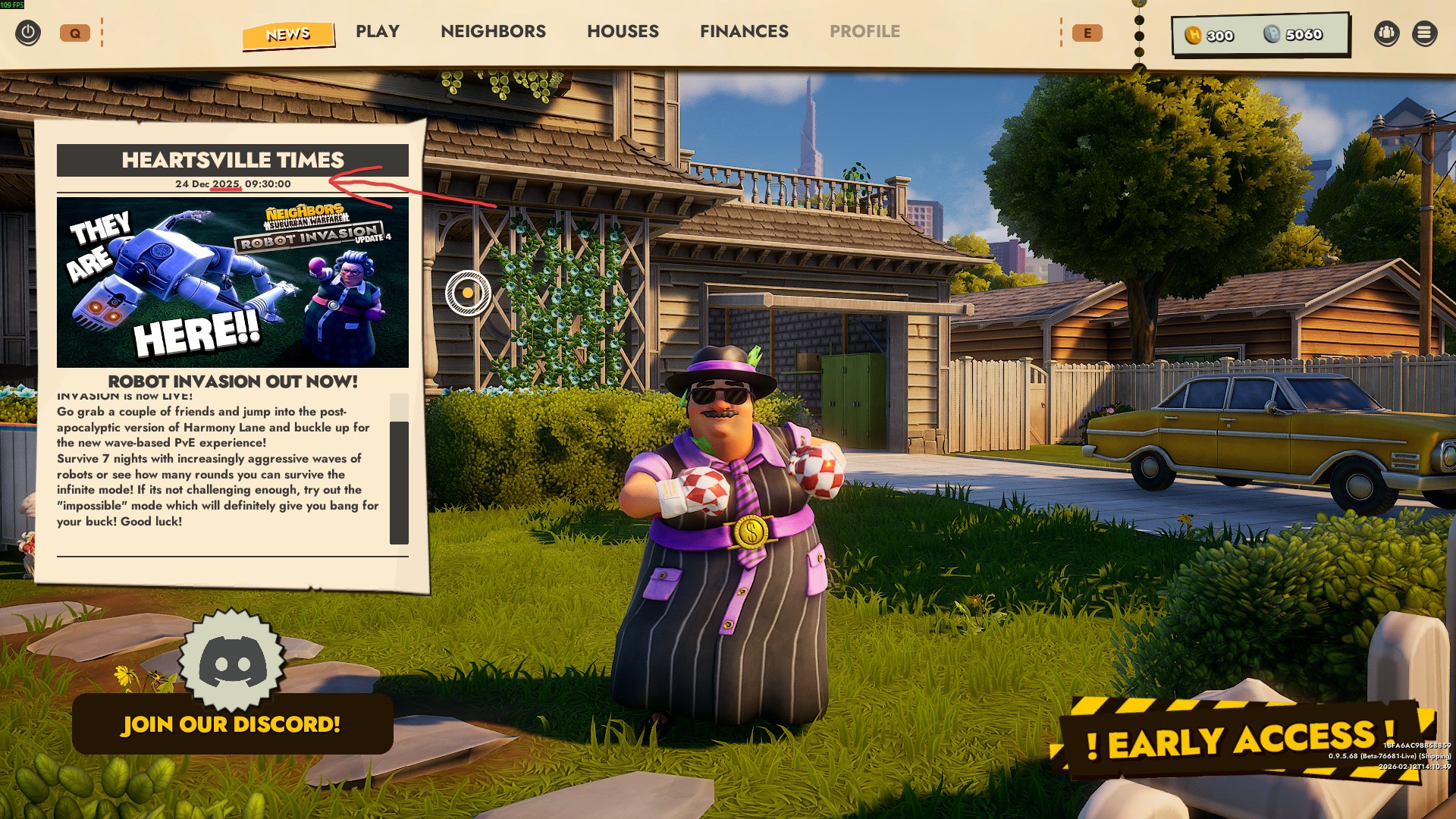The image size is (1456, 819).
Task: Click the power button icon
Action: (28, 33)
